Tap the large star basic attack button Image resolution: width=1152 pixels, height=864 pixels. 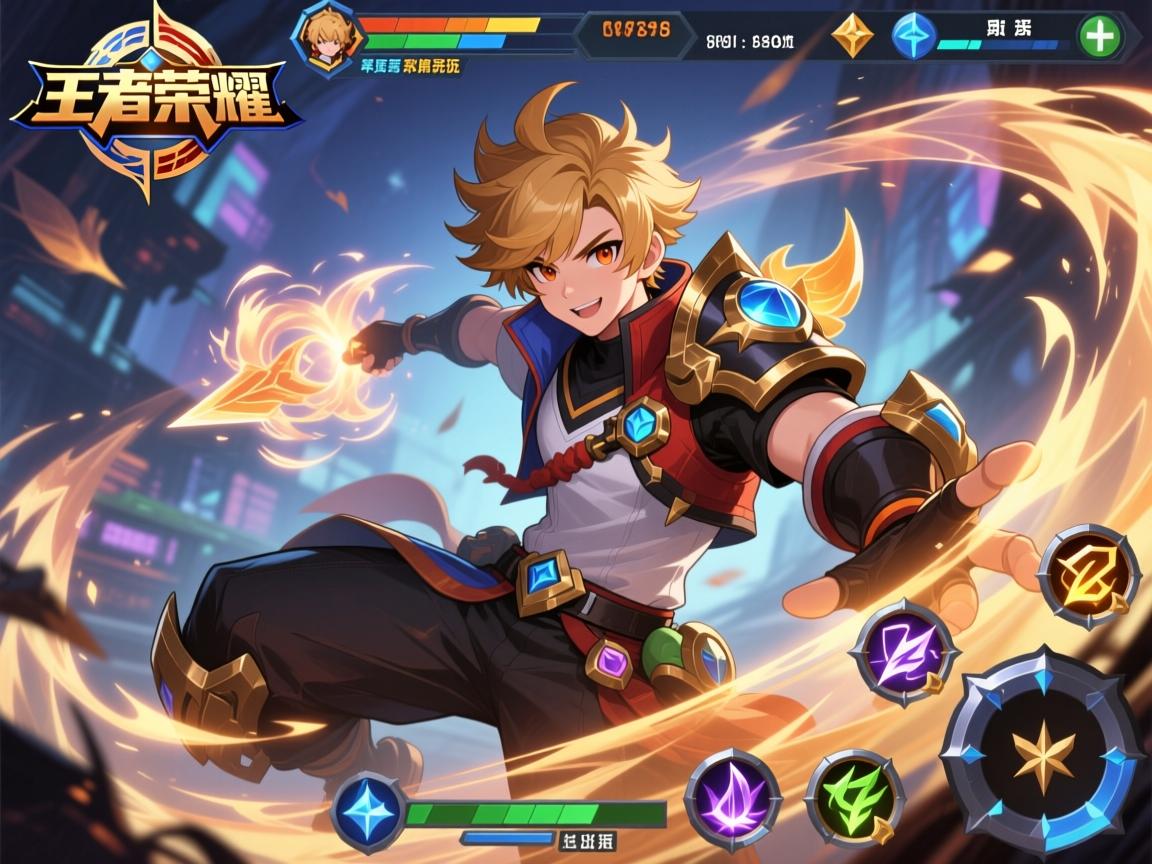(1041, 752)
